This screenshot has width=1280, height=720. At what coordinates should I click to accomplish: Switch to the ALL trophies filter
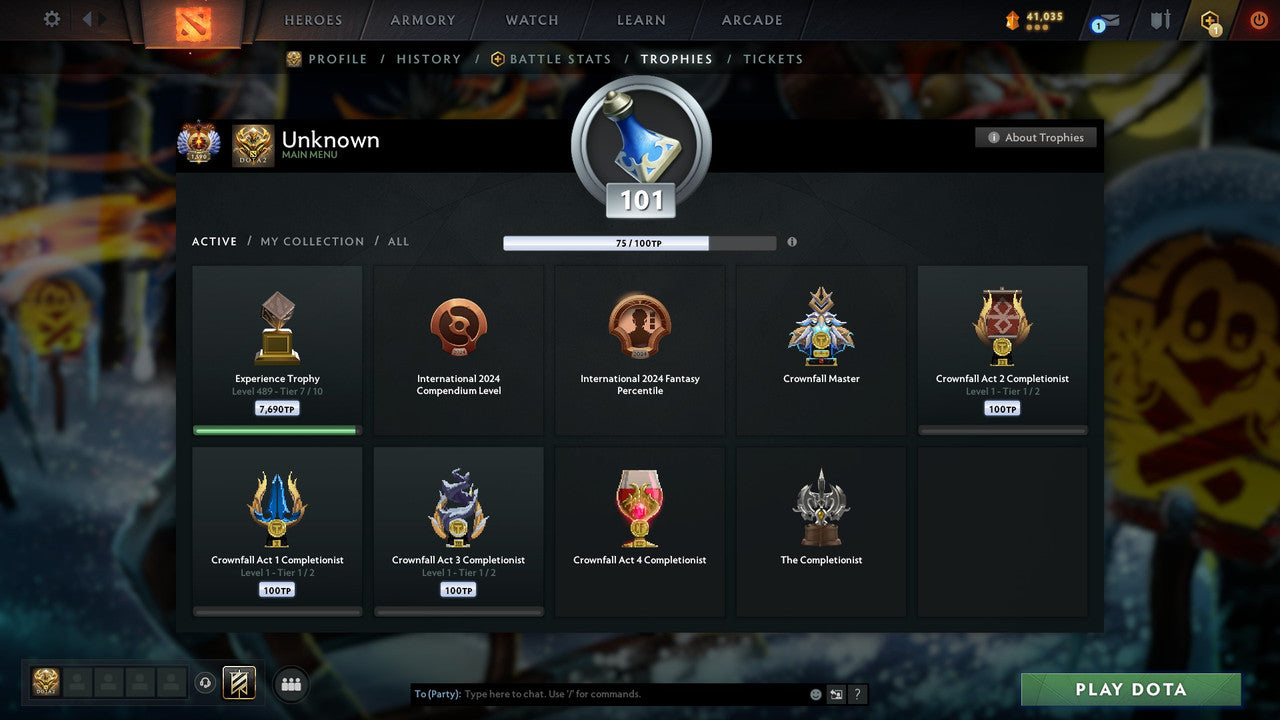[x=398, y=241]
